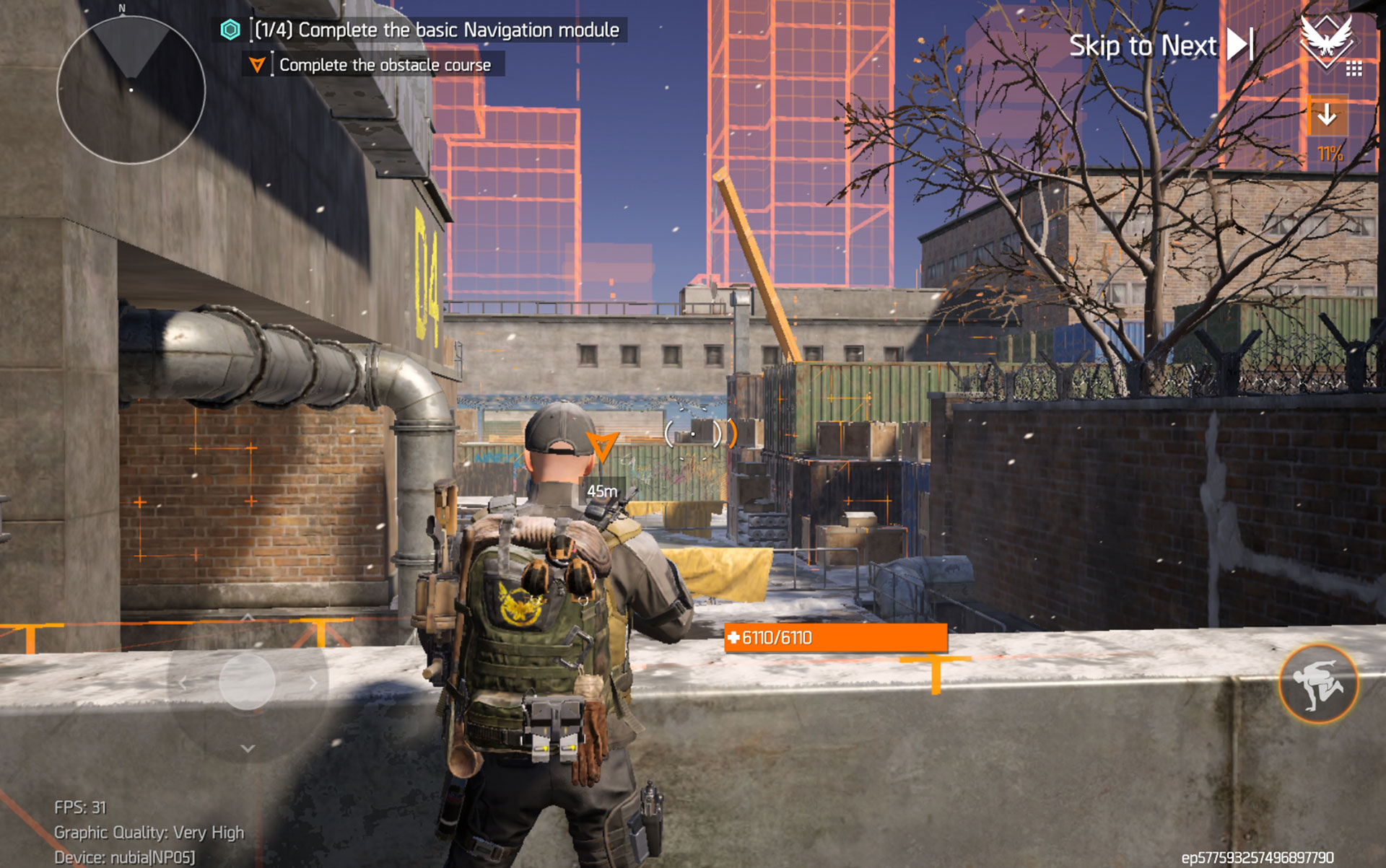Image resolution: width=1386 pixels, height=868 pixels.
Task: Select the obstacle course sub-objective
Action: (x=374, y=65)
